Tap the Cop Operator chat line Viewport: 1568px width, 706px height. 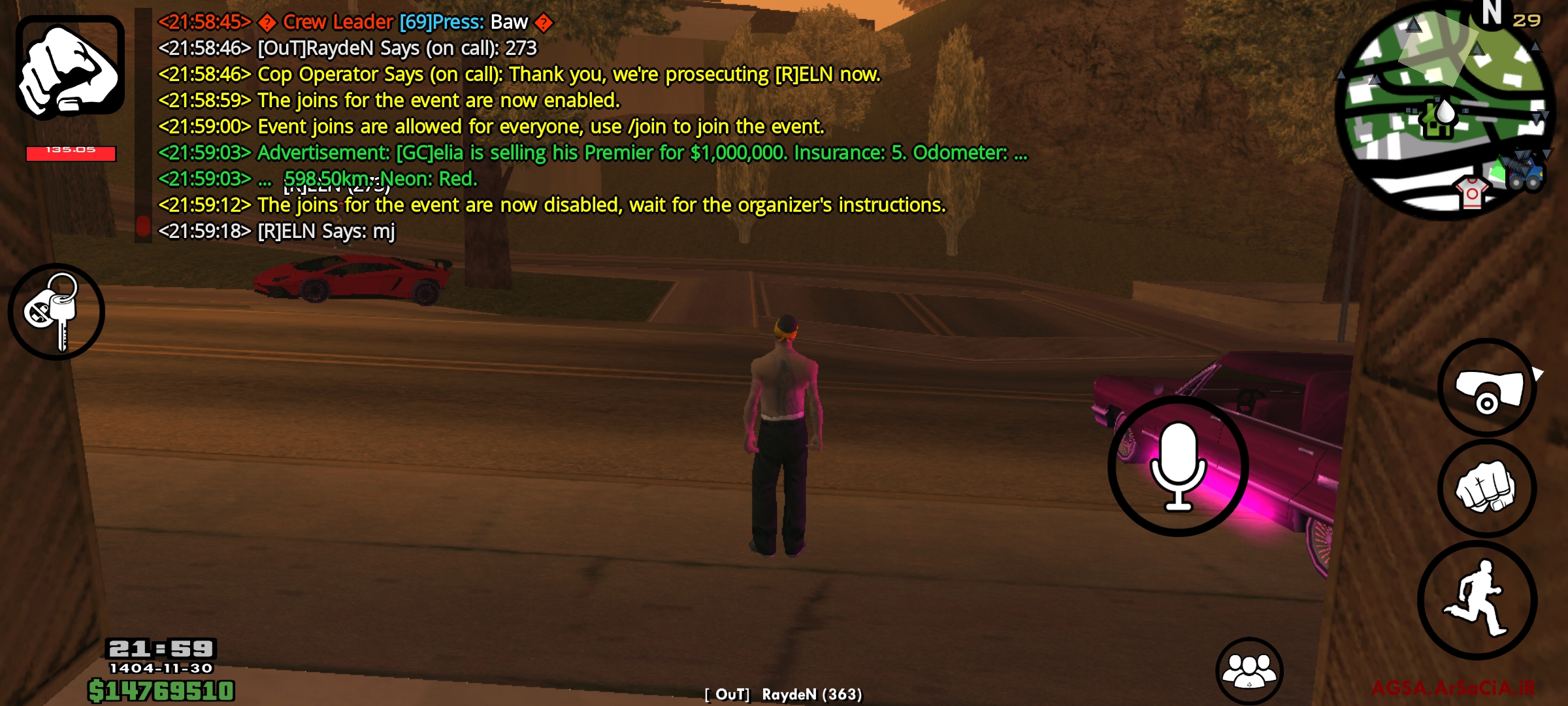tap(516, 74)
